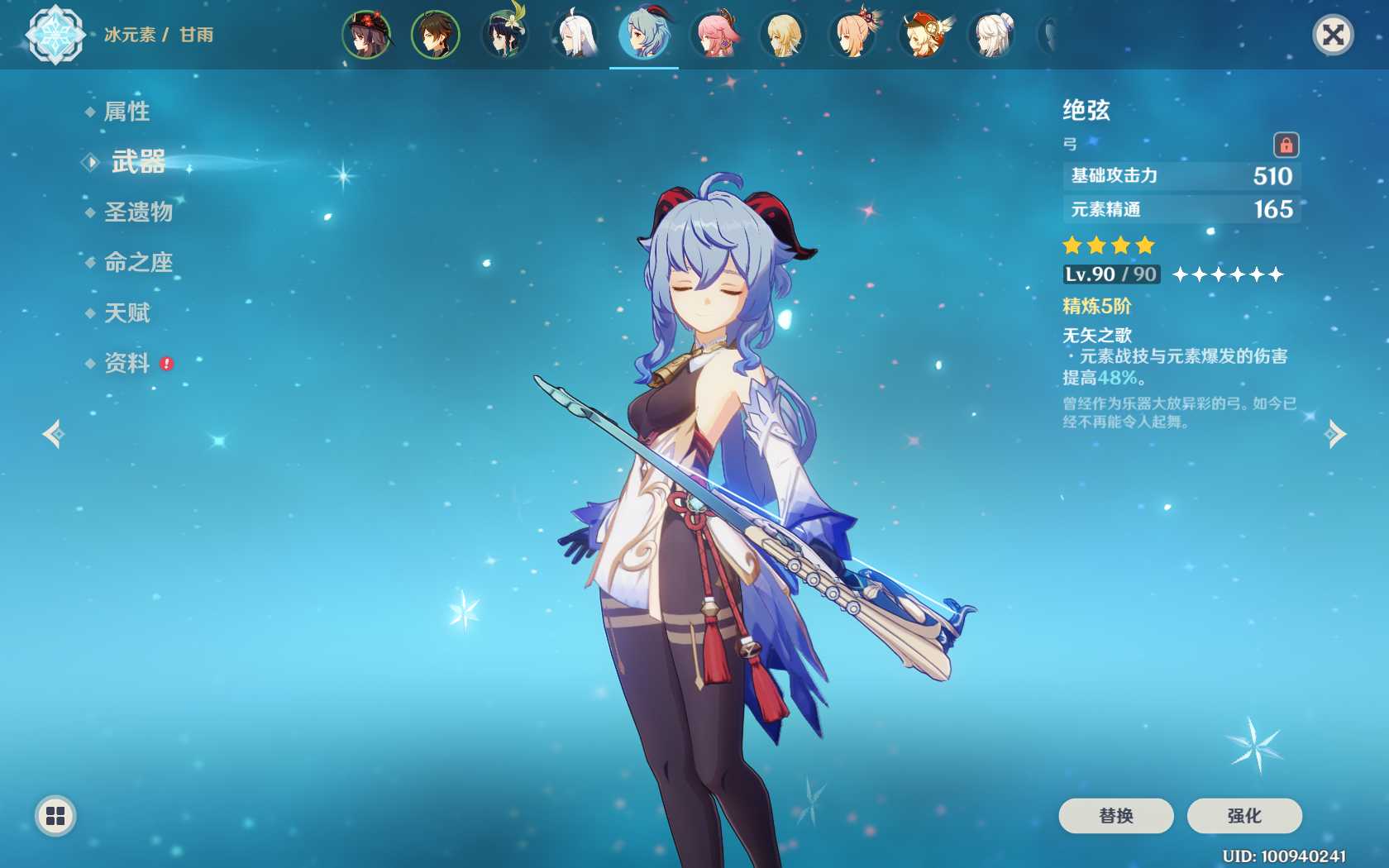Pick the blonde Traveler portrait
1389x868 pixels.
[x=783, y=35]
